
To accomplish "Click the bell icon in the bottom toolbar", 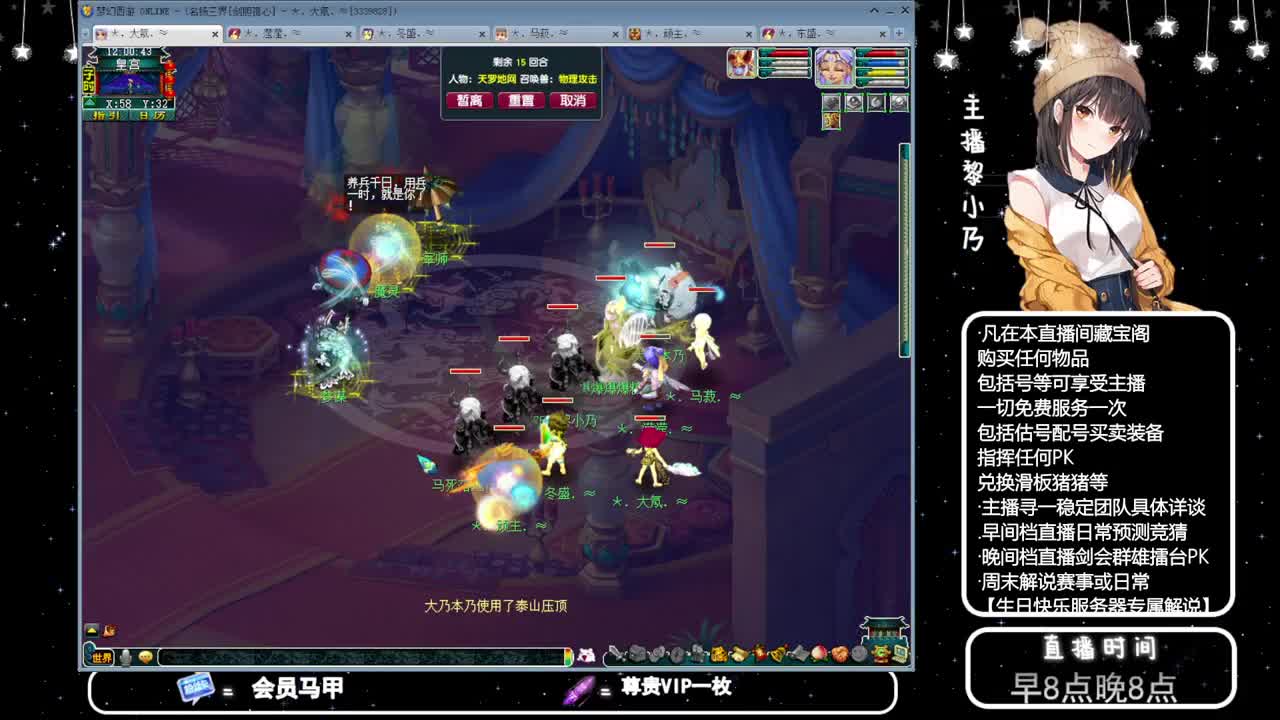I will click(777, 655).
